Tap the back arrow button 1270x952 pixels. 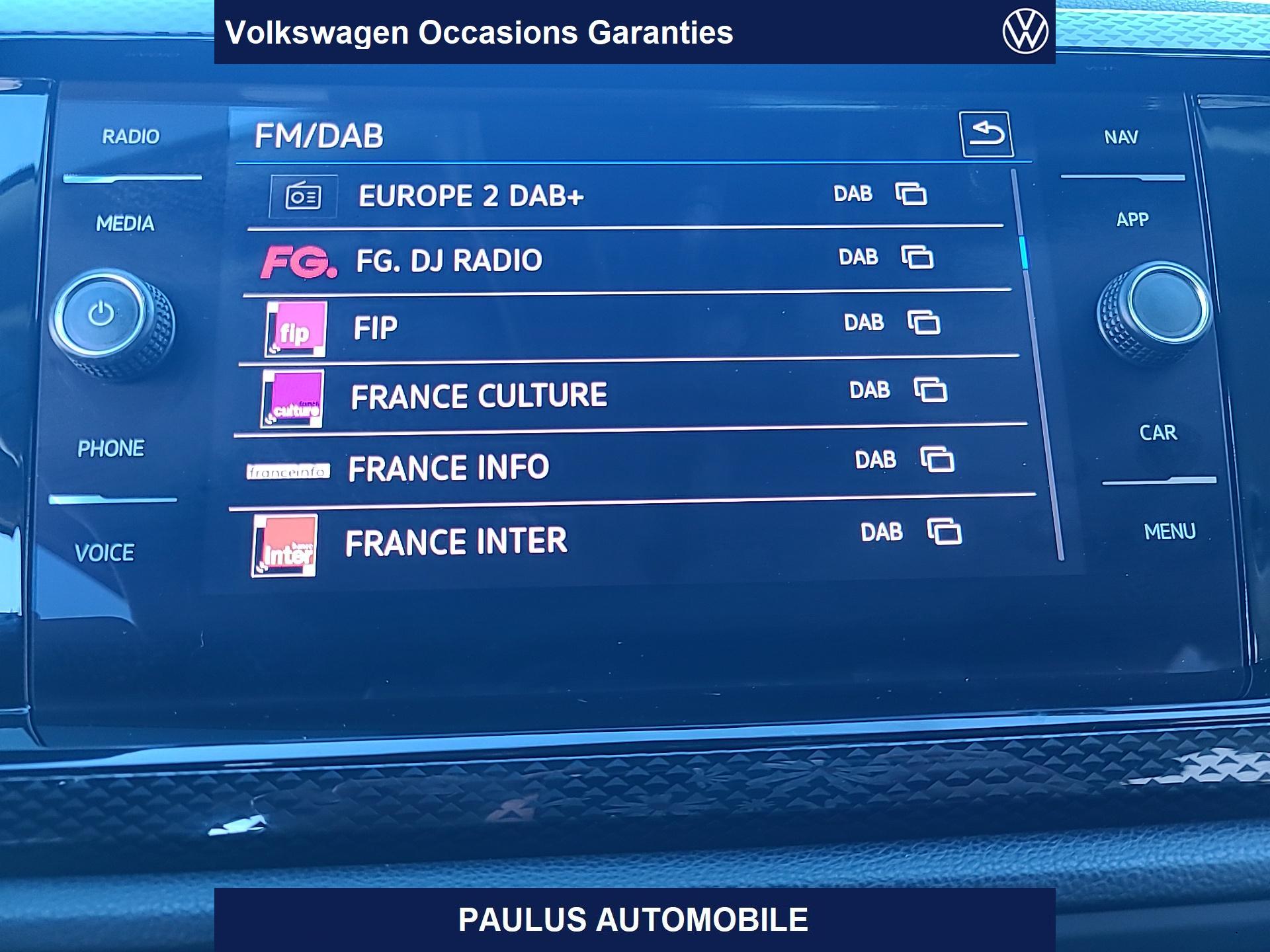point(986,134)
